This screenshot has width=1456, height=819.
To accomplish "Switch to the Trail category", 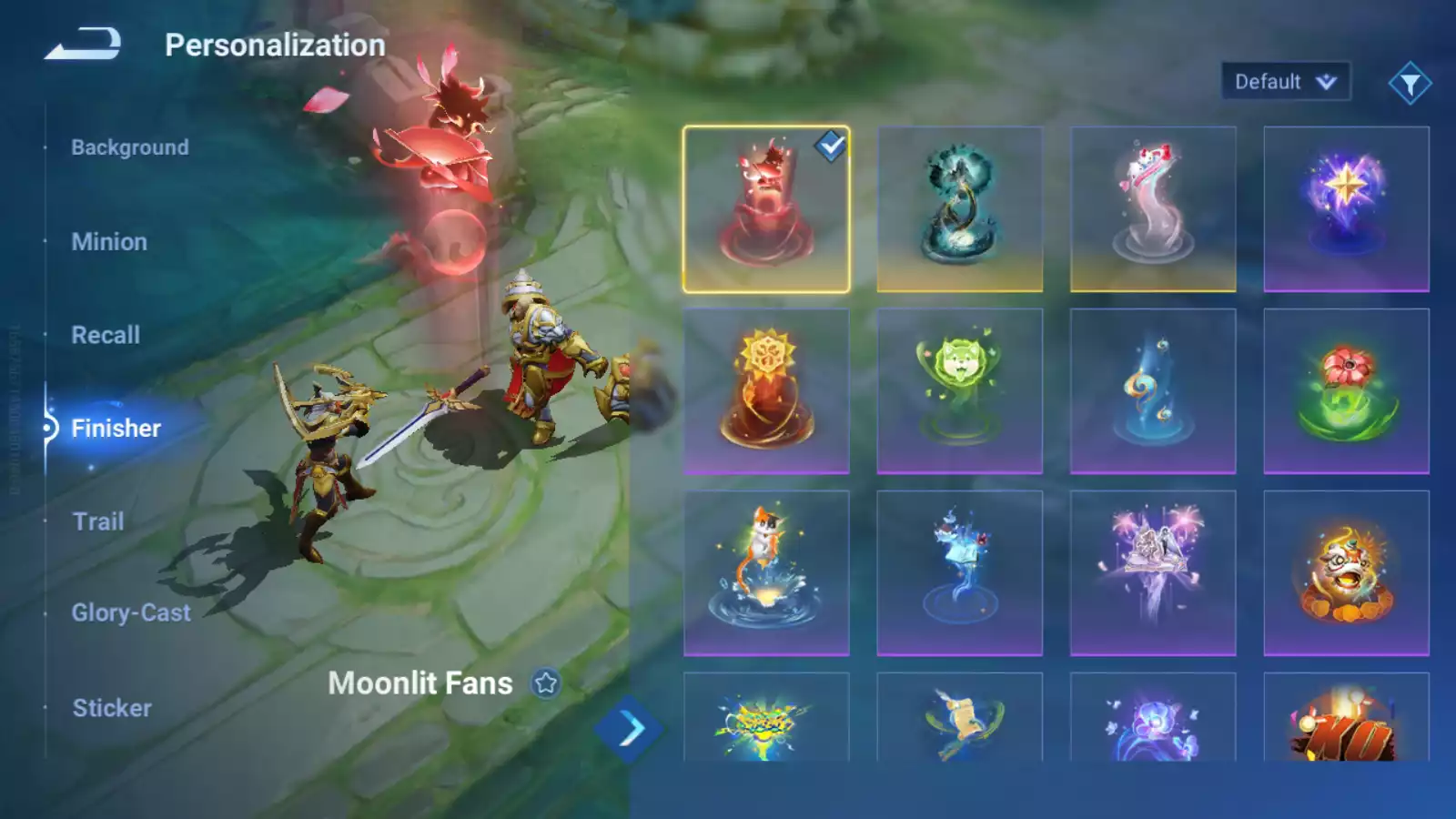I will [x=98, y=521].
